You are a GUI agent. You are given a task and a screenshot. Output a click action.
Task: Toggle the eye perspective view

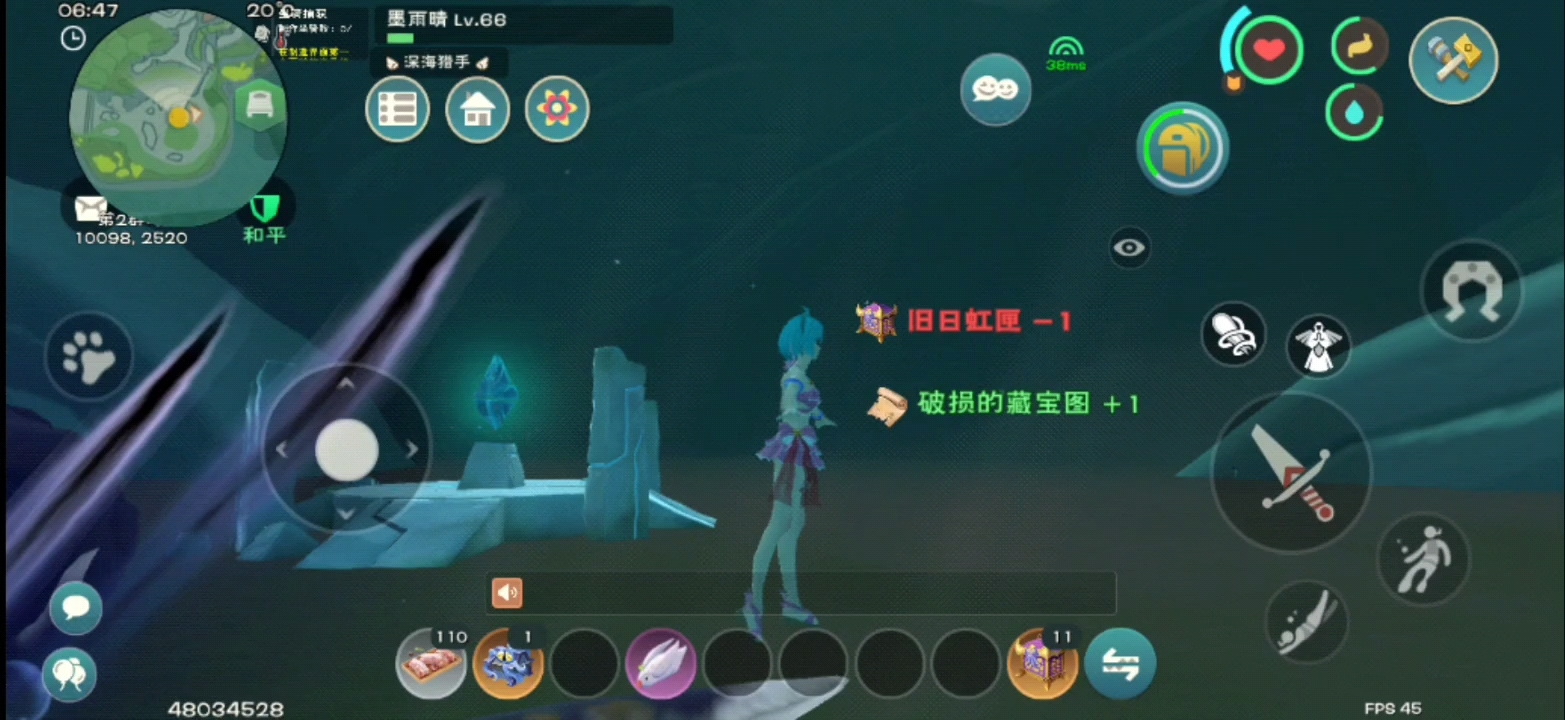[x=1129, y=247]
